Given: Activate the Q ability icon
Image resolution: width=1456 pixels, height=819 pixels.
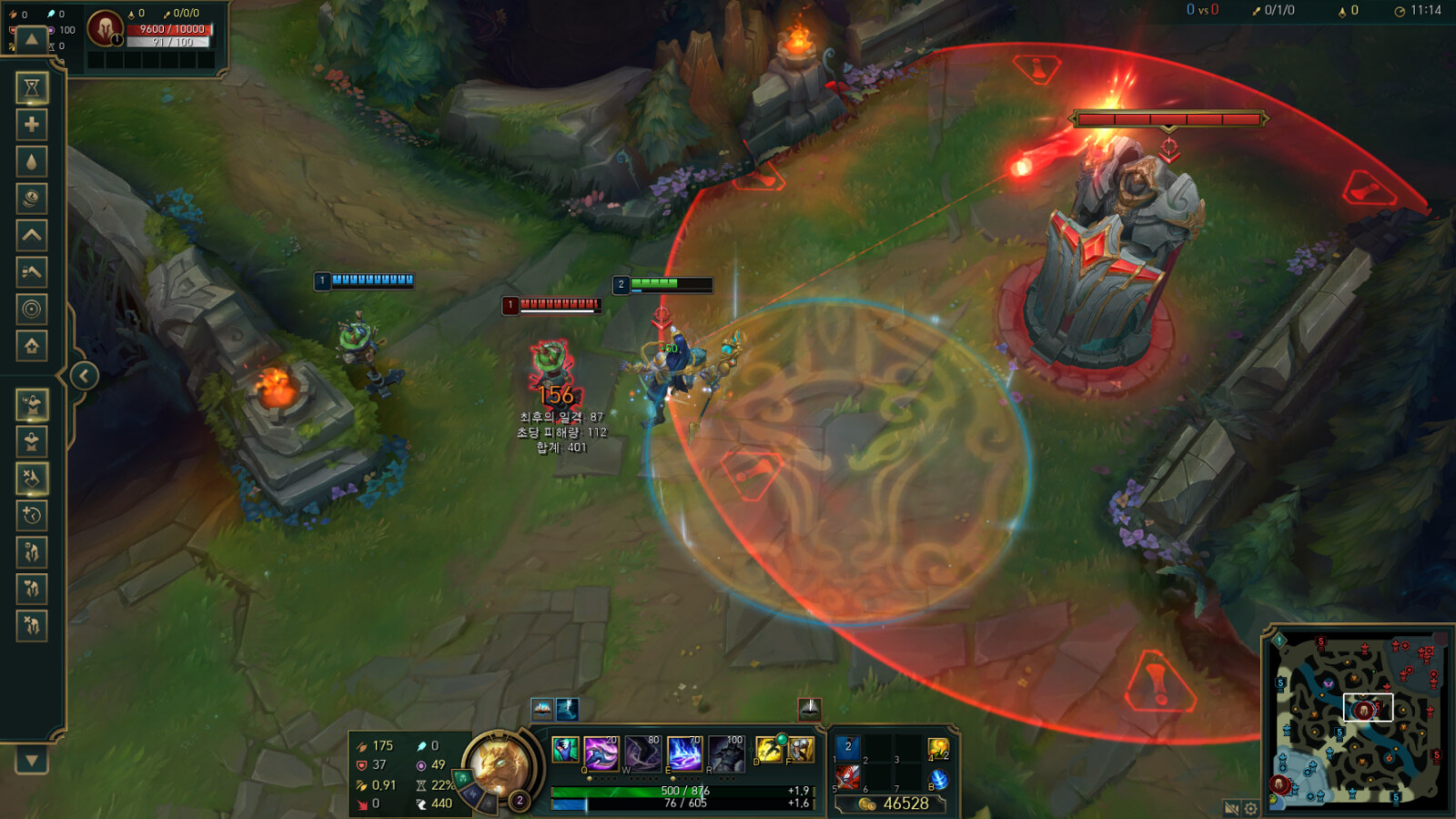Looking at the screenshot, I should click(x=601, y=753).
